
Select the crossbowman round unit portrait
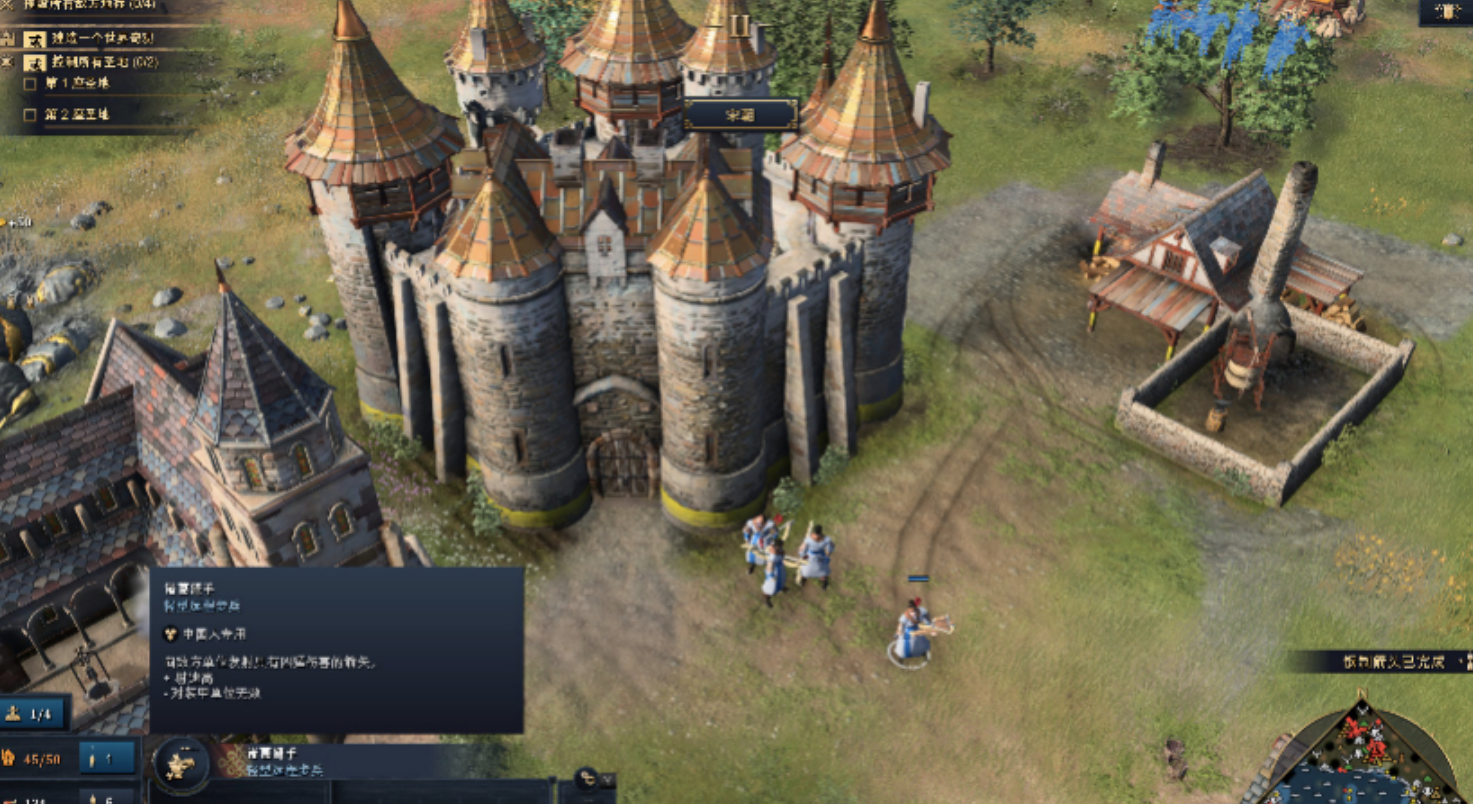click(x=181, y=765)
